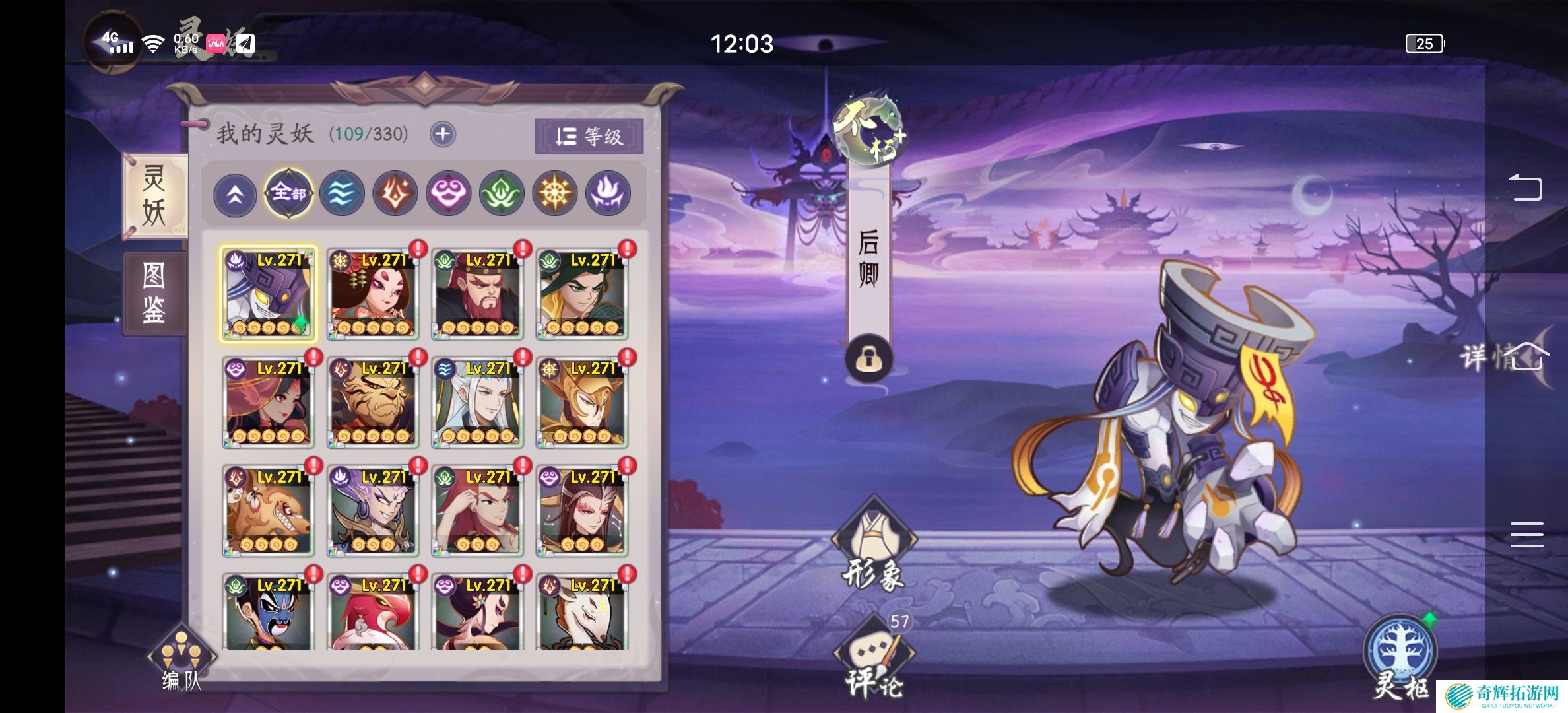The height and width of the screenshot is (713, 1568).
Task: Filter by the green leaf element
Action: point(502,193)
